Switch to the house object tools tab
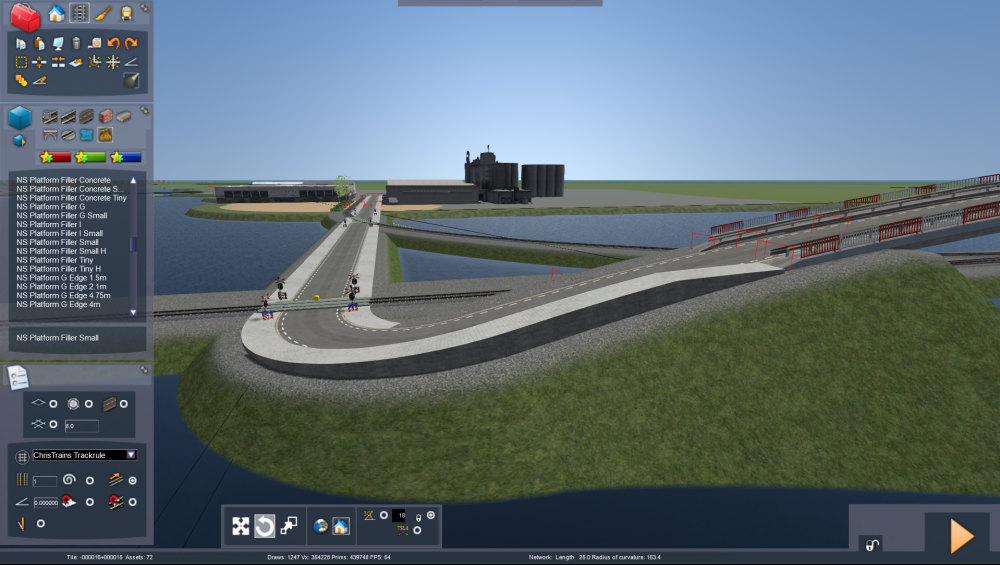This screenshot has height=565, width=1000. [x=56, y=14]
